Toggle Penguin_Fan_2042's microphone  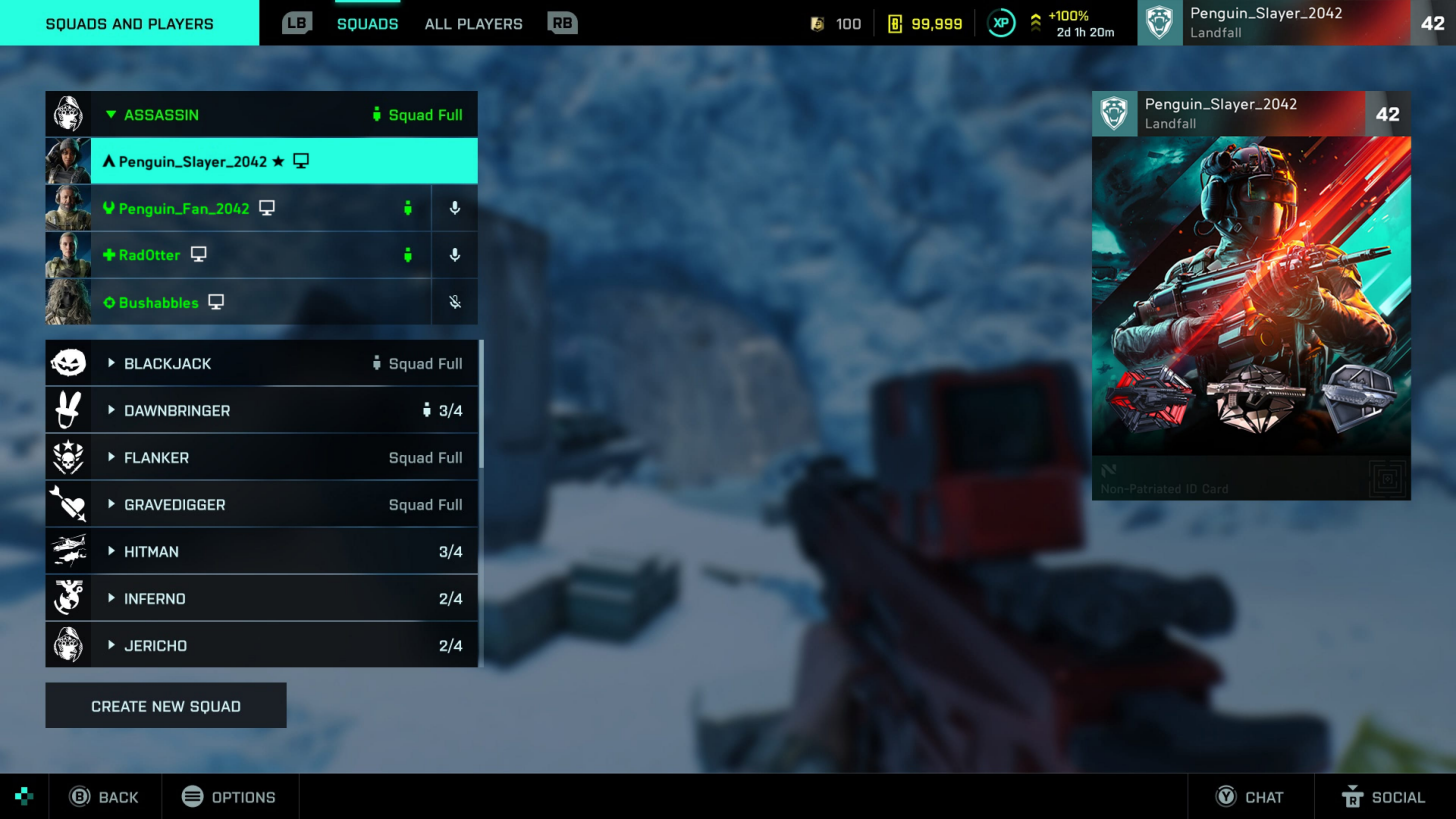(454, 208)
